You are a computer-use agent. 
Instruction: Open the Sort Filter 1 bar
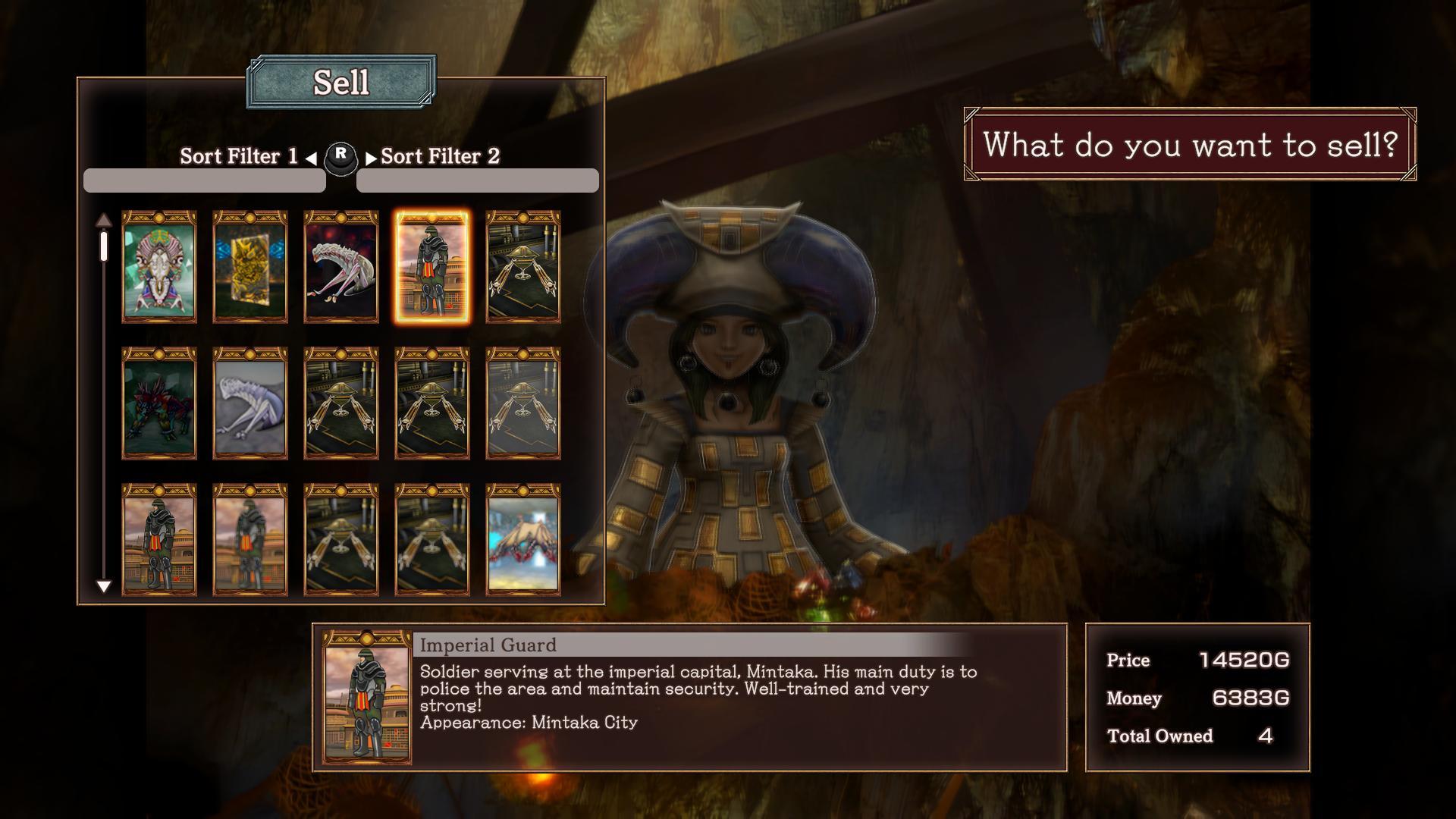(x=205, y=180)
